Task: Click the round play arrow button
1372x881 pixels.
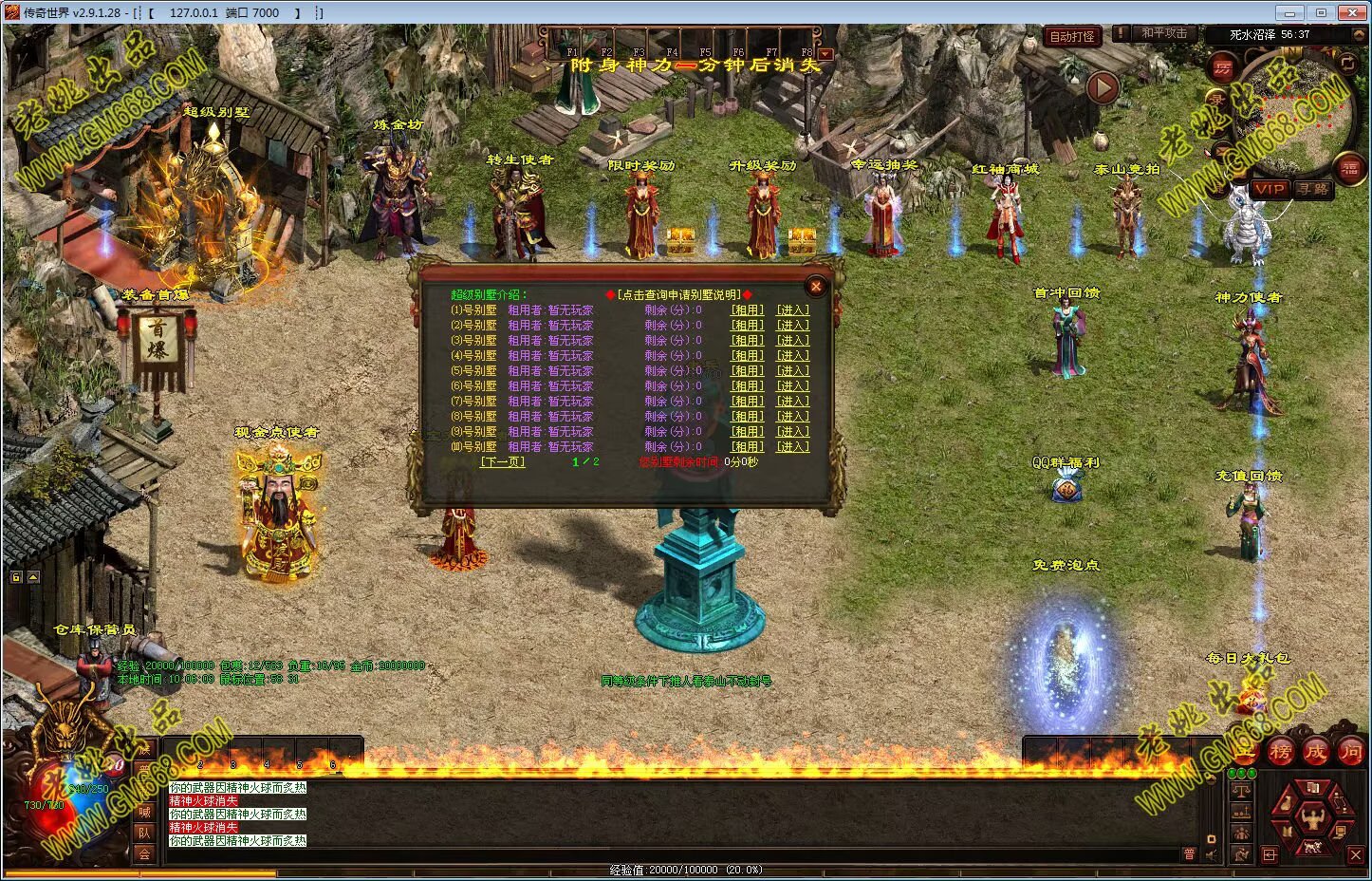Action: click(1103, 88)
